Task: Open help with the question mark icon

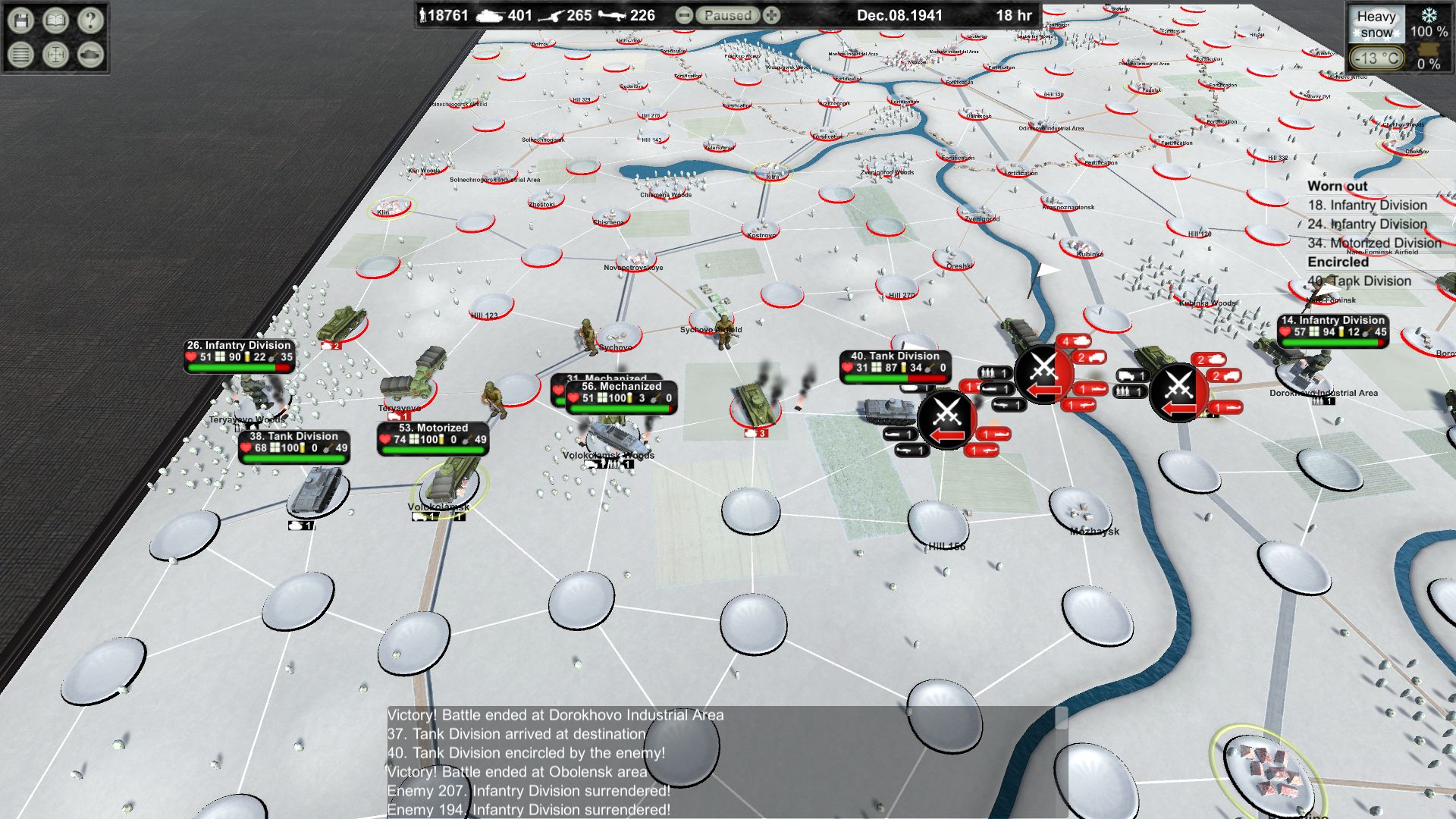Action: [90, 20]
